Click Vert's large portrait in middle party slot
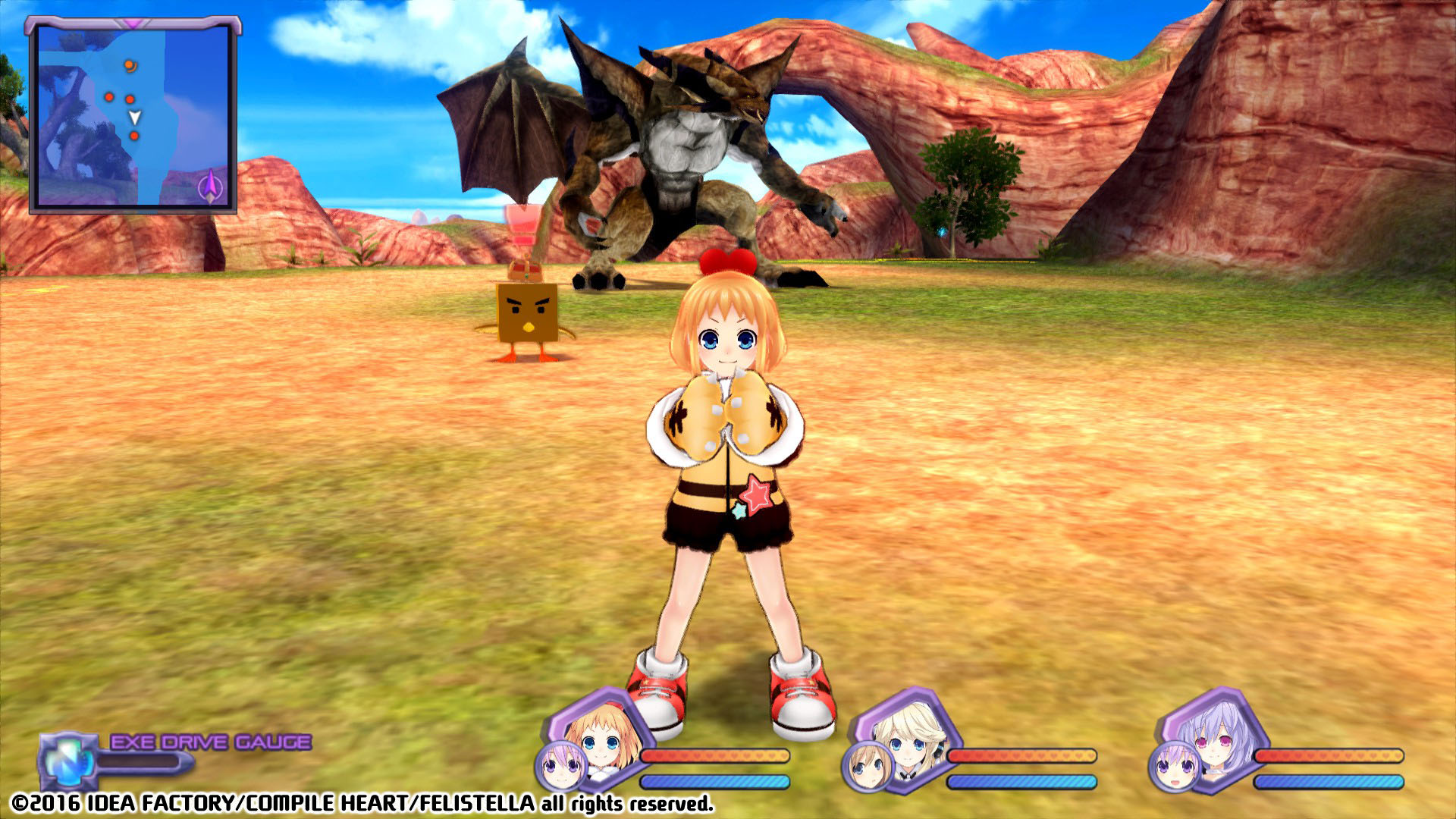1456x819 pixels. tap(908, 736)
